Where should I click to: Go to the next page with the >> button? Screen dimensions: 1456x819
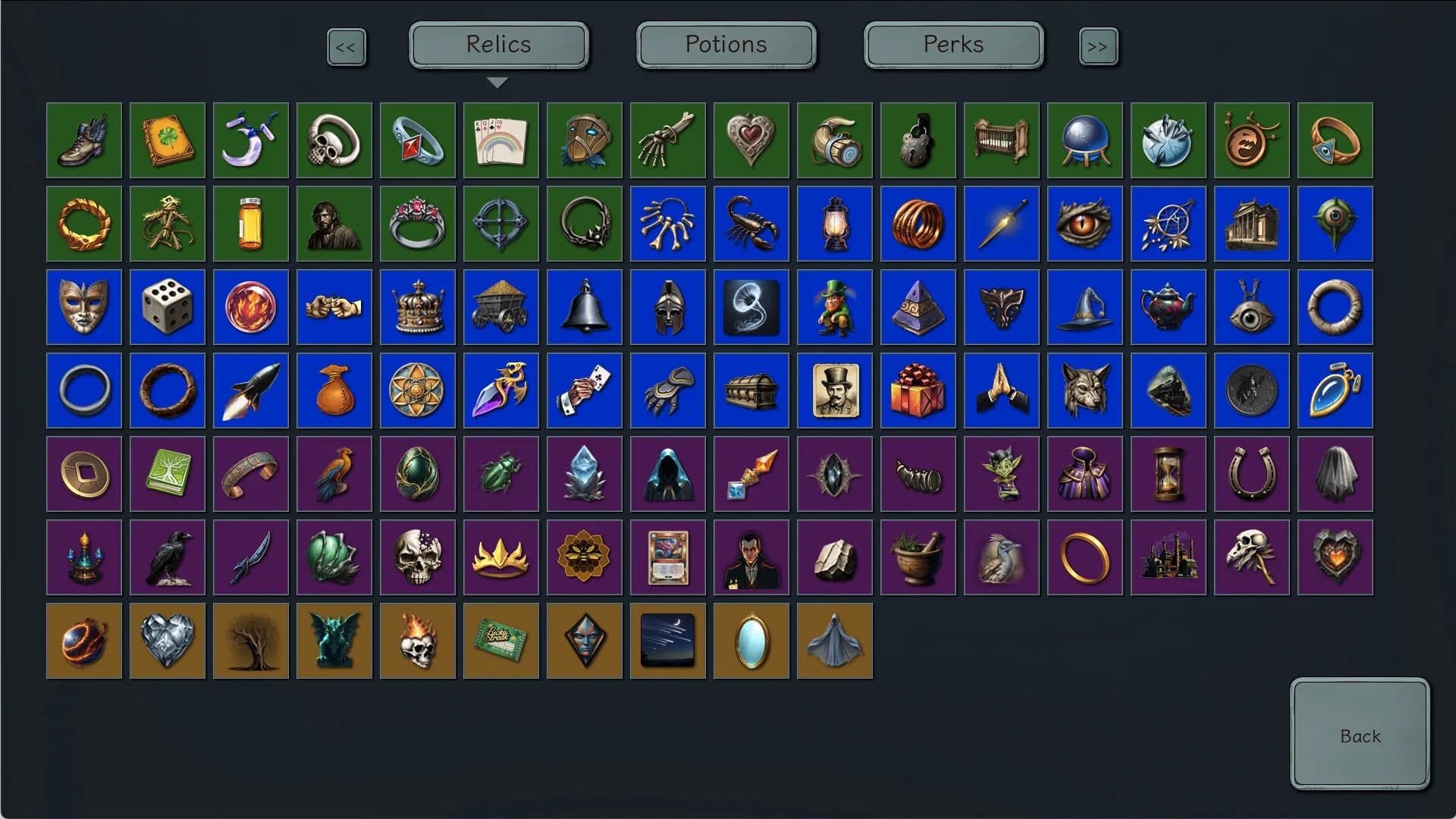point(1098,46)
